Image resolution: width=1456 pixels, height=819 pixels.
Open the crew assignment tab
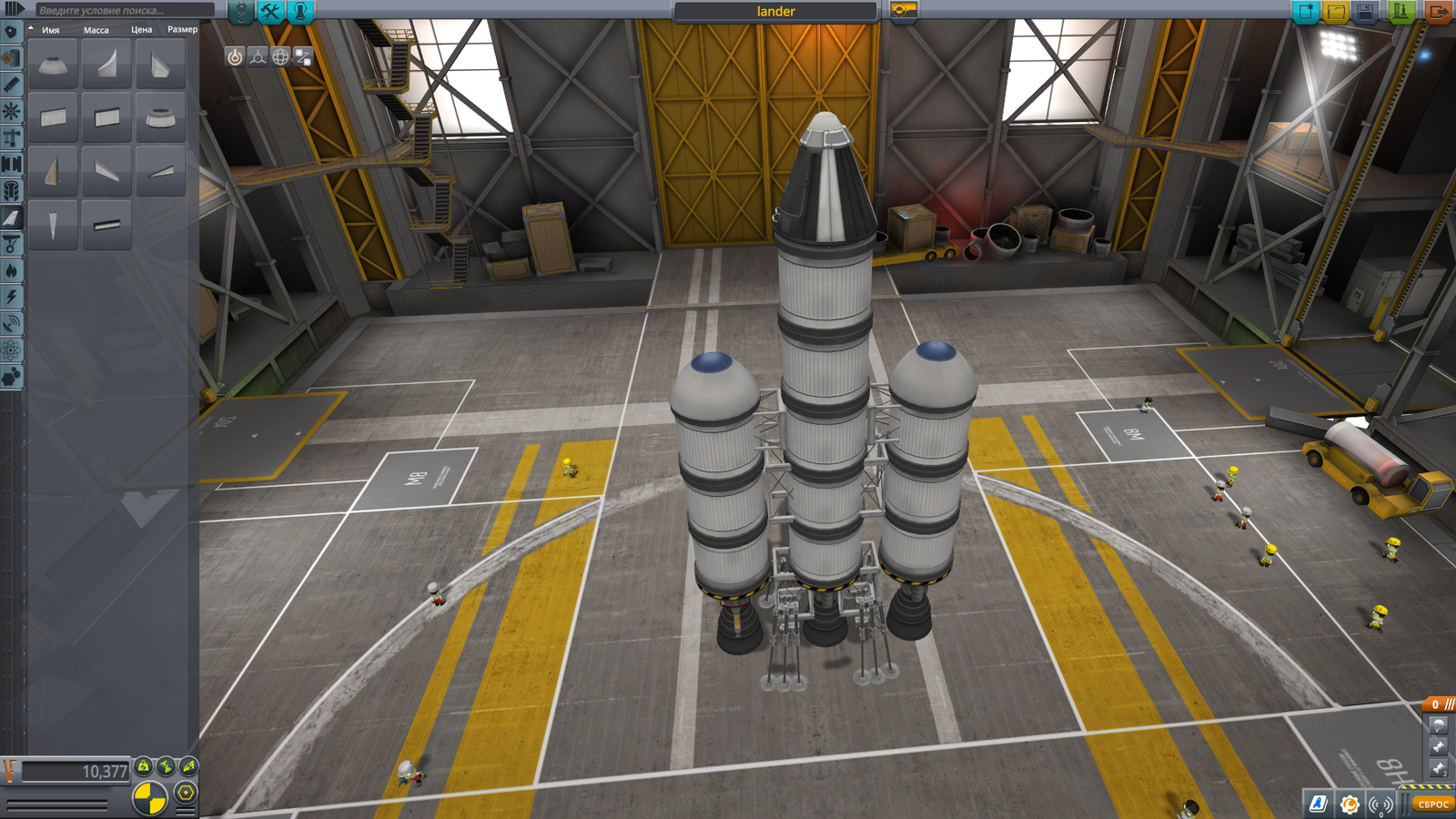tap(300, 11)
